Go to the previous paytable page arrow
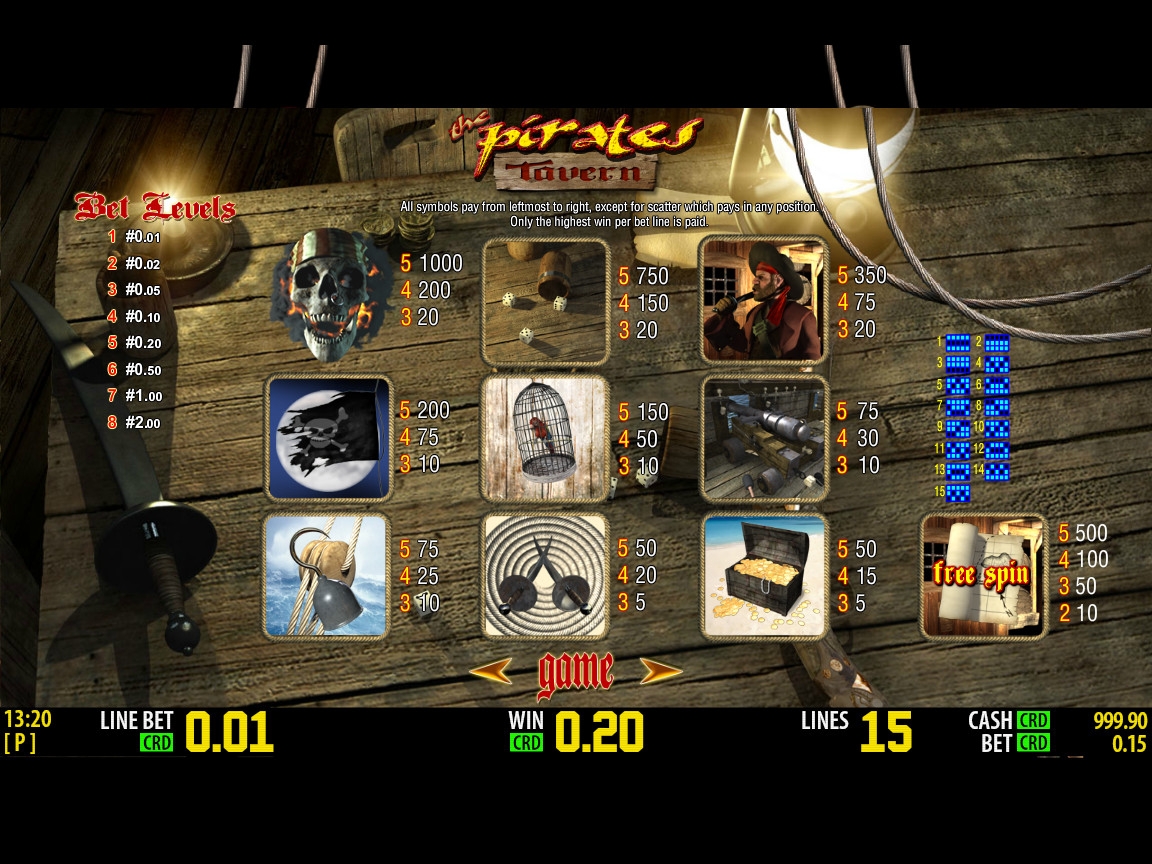Image resolution: width=1152 pixels, height=864 pixels. point(490,671)
